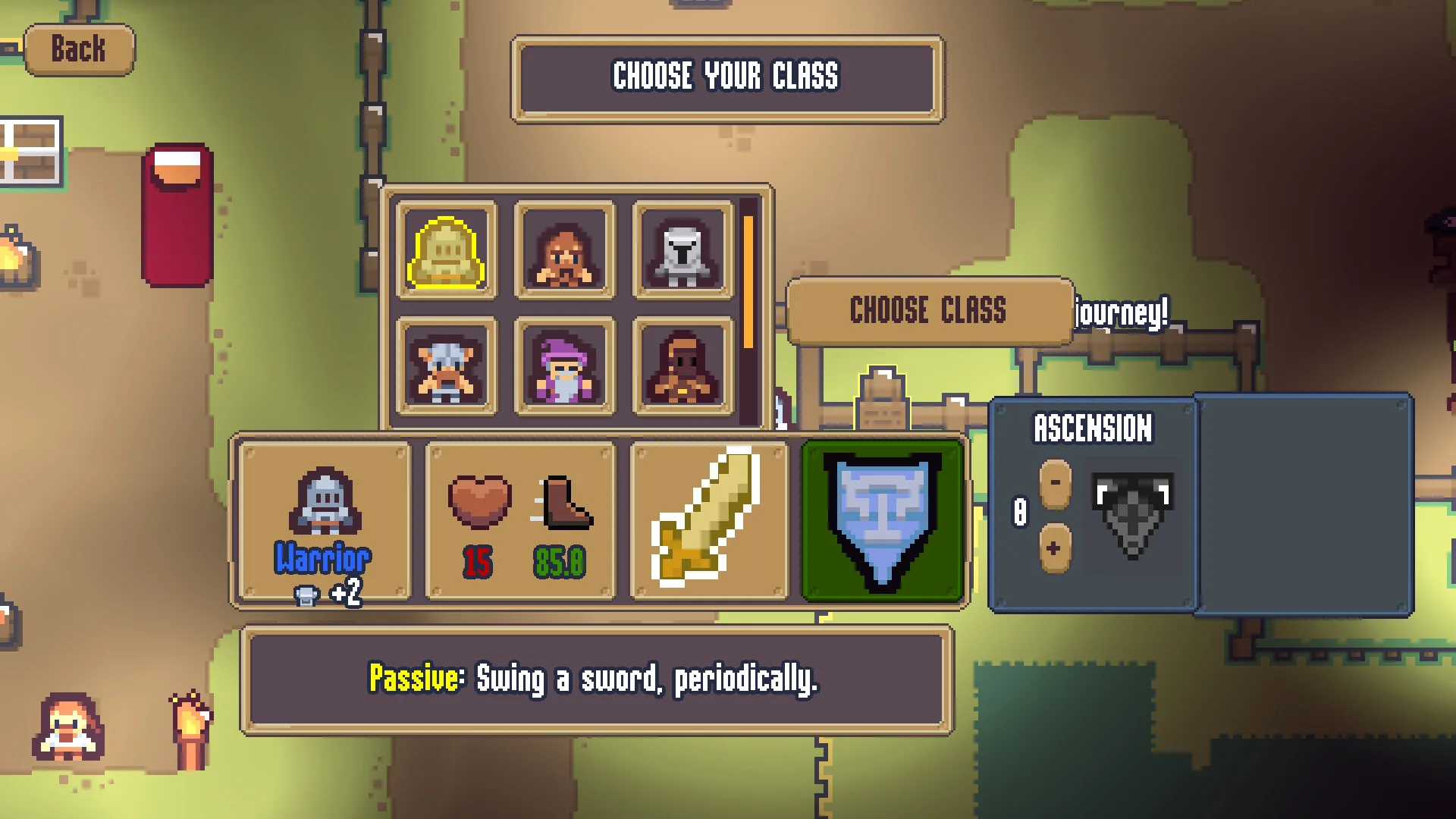Select the yellow-outlined golden hooded class portrait
This screenshot has width=1456, height=819.
[x=446, y=251]
